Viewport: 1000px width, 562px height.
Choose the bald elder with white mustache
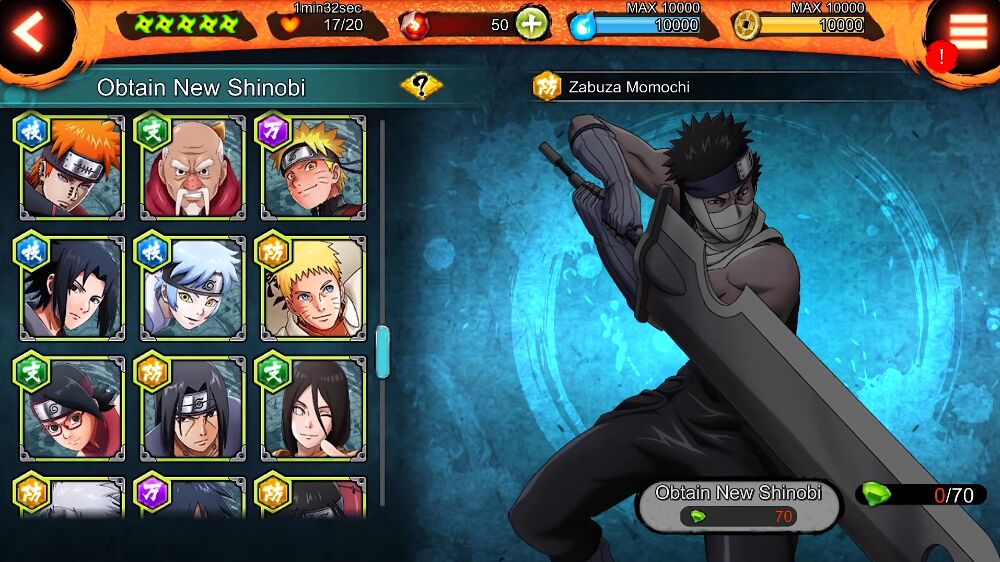tap(193, 168)
